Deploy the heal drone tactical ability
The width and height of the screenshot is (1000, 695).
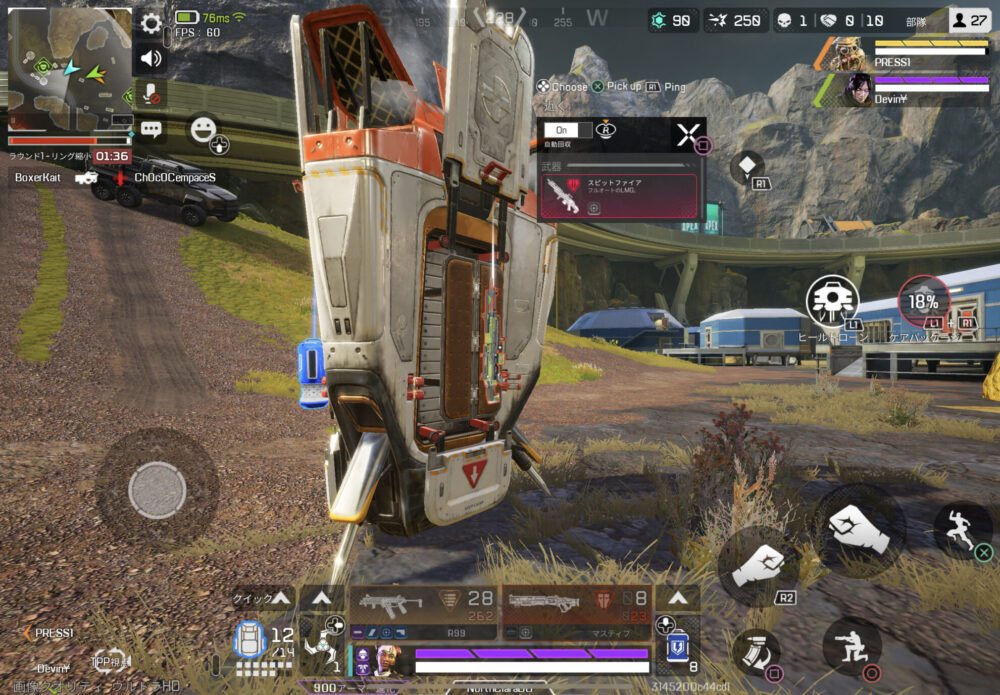pos(832,301)
